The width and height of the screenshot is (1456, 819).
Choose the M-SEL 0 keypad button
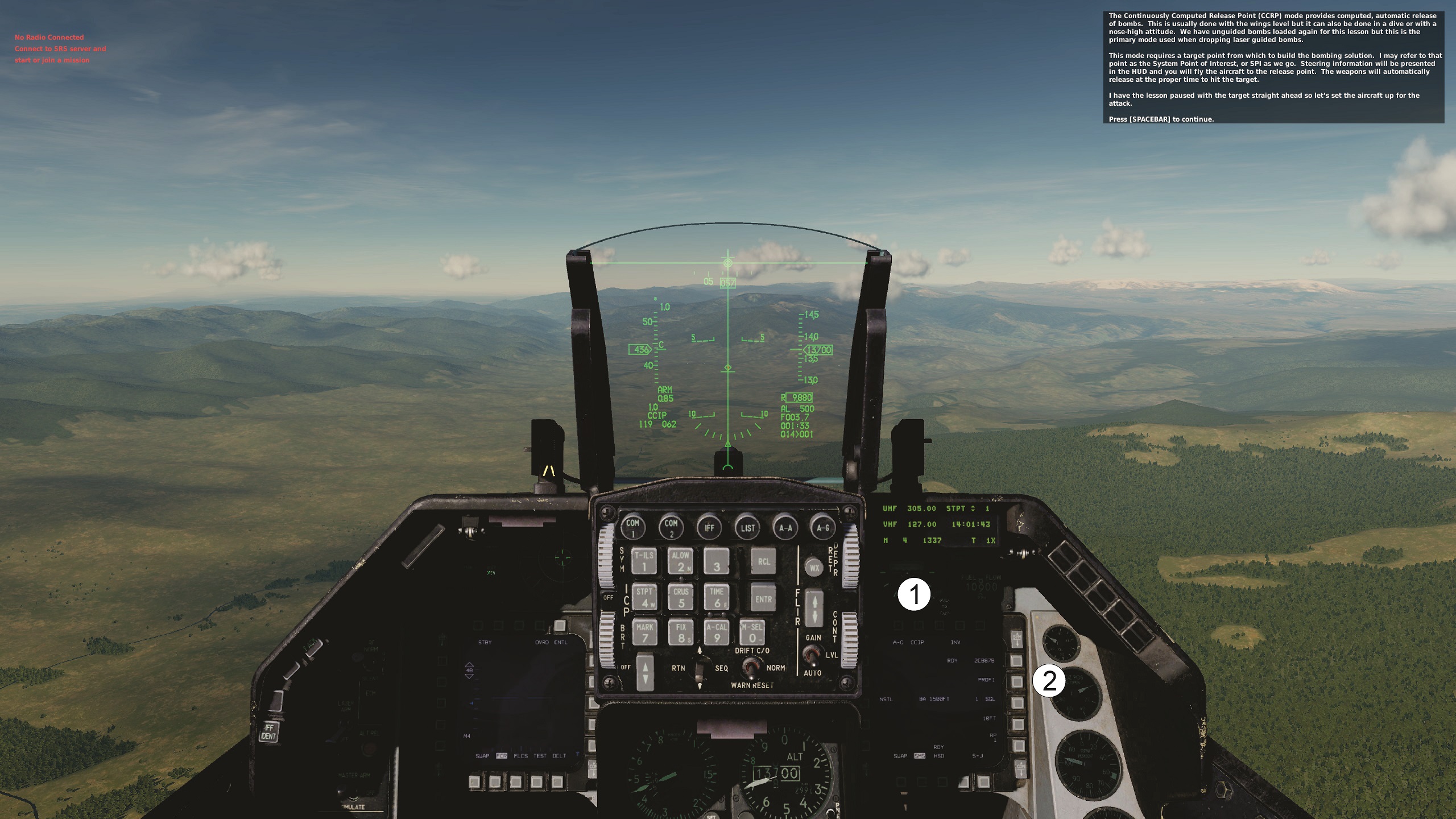[x=752, y=632]
